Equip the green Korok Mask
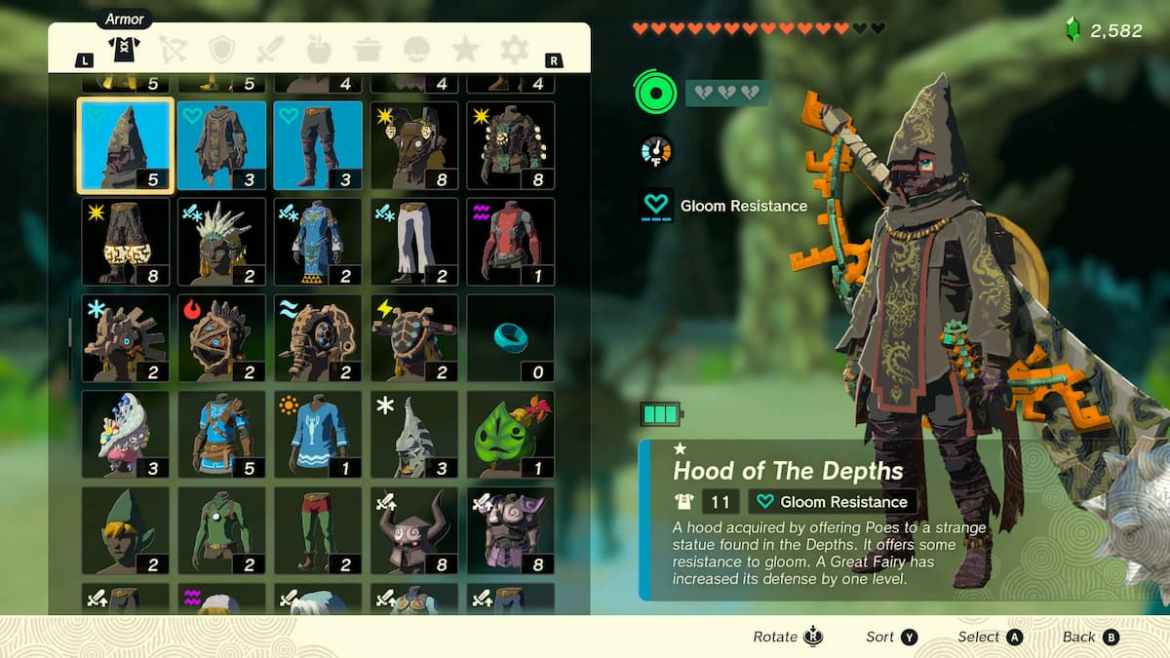 [510, 434]
